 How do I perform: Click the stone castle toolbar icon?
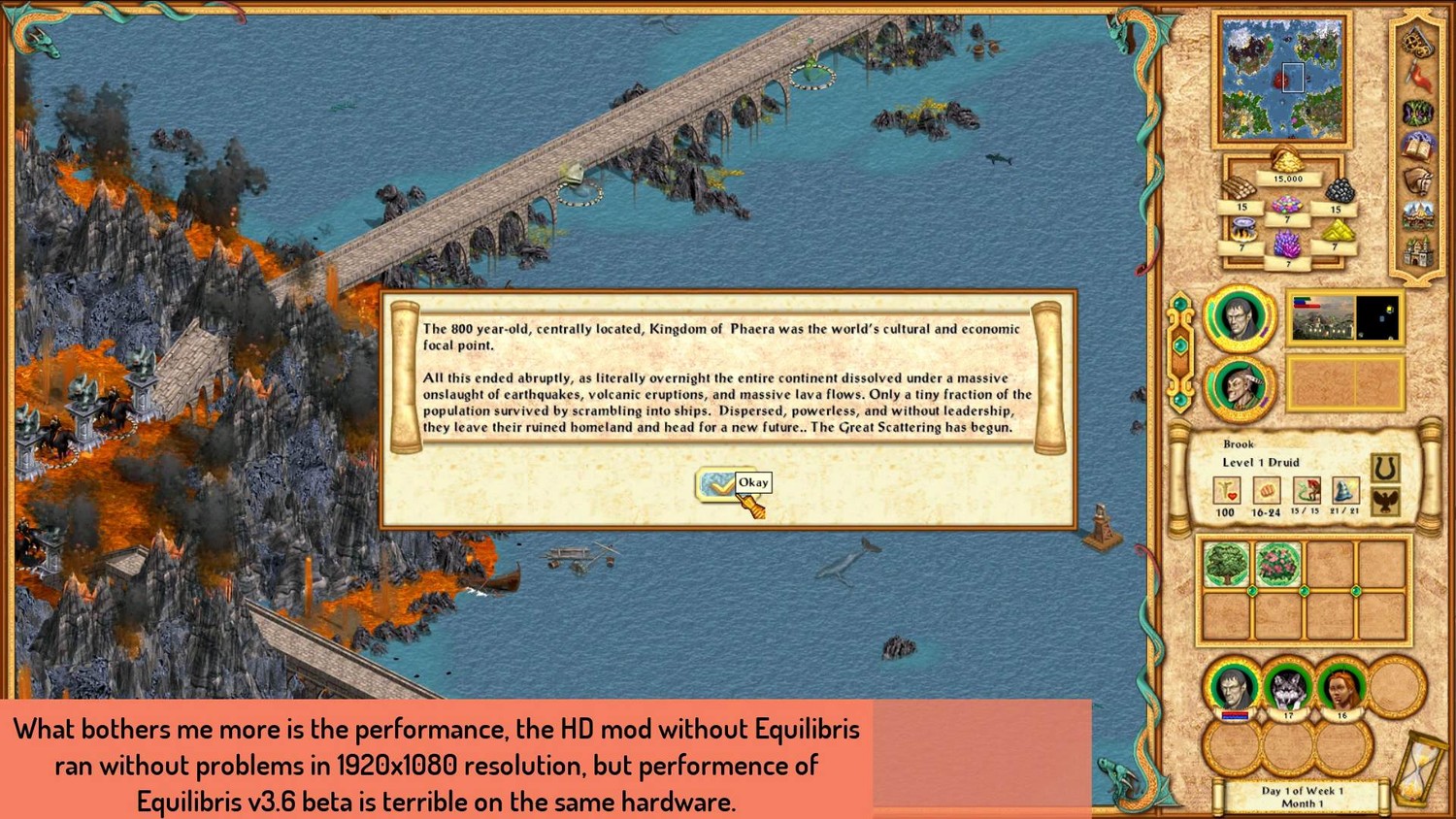(1417, 250)
